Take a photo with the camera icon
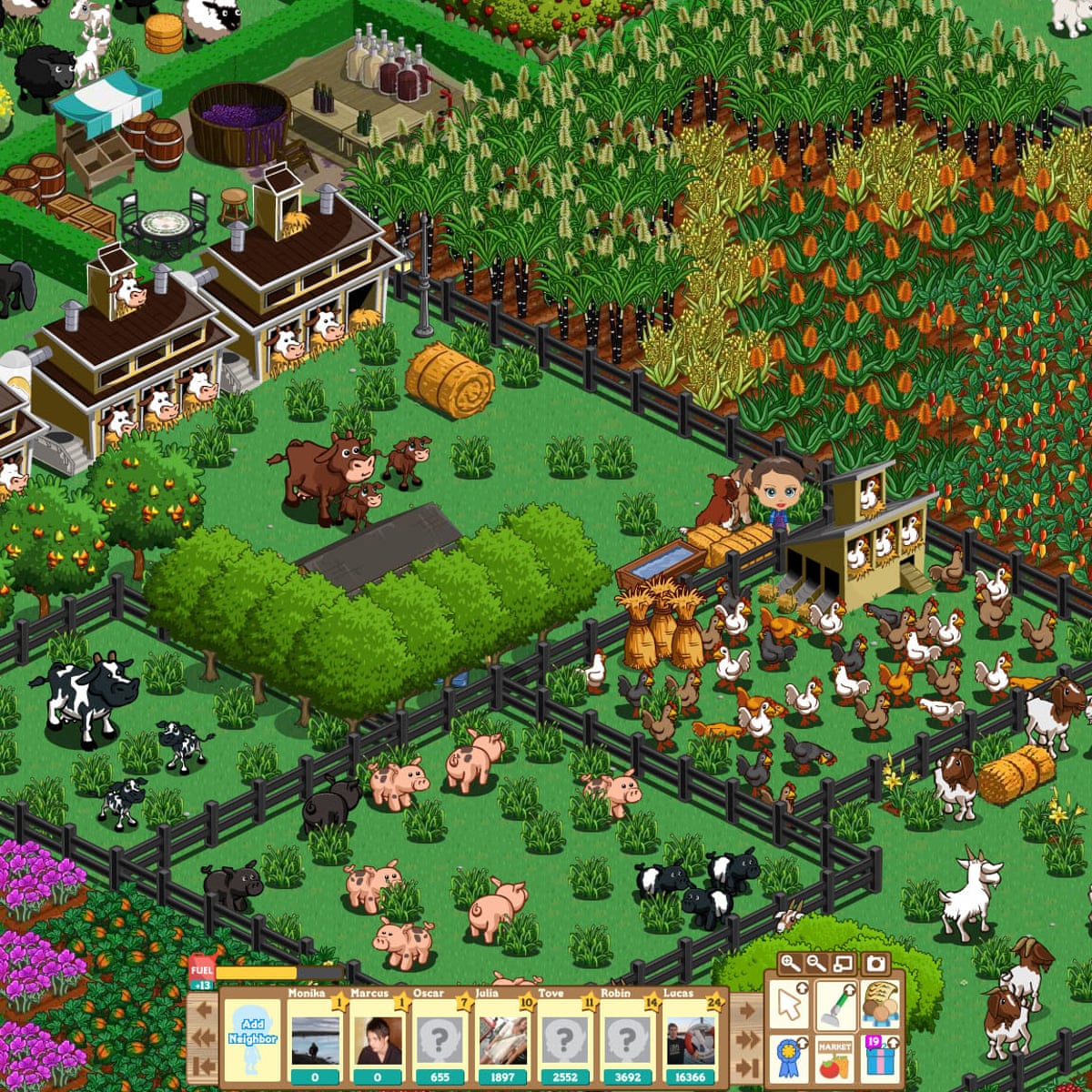Screen dimensions: 1092x1092 [875, 964]
